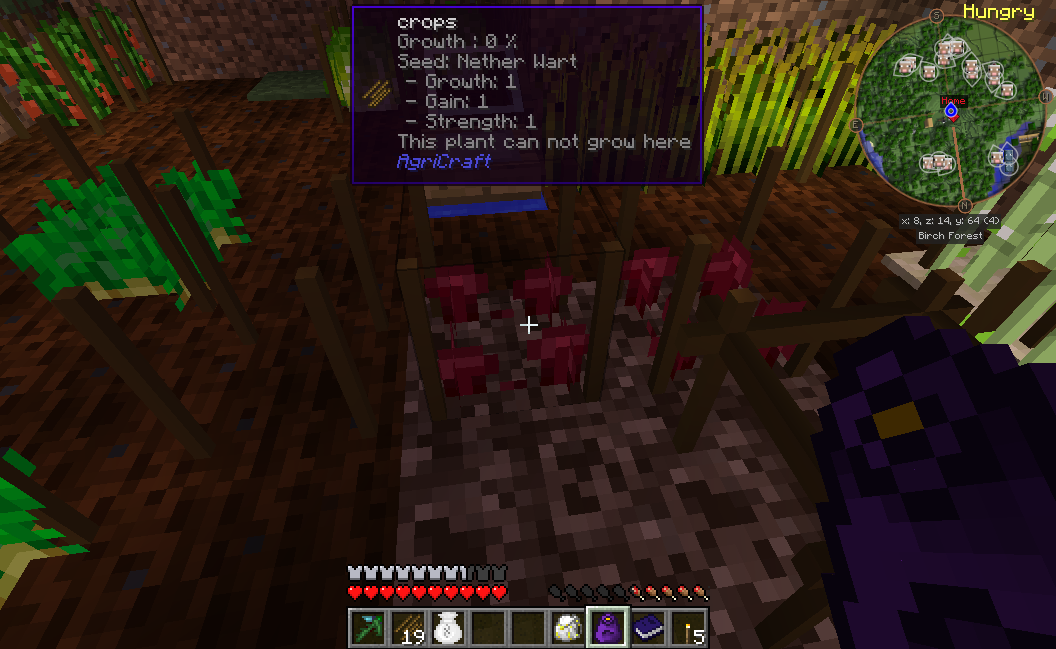Viewport: 1056px width, 649px height.
Task: Select the crop sticks stack of 19
Action: 408,628
